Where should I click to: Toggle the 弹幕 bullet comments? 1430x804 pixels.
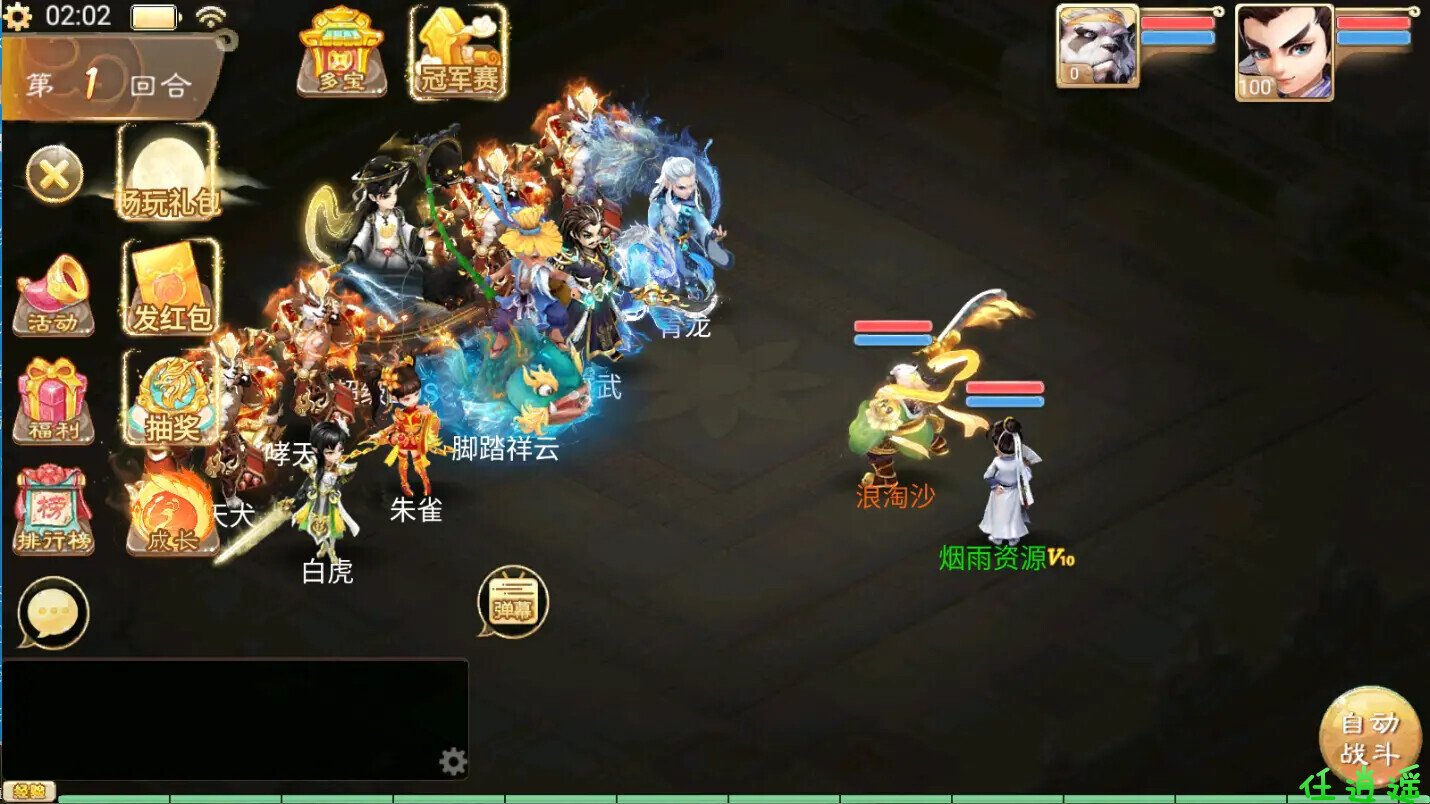[x=513, y=602]
